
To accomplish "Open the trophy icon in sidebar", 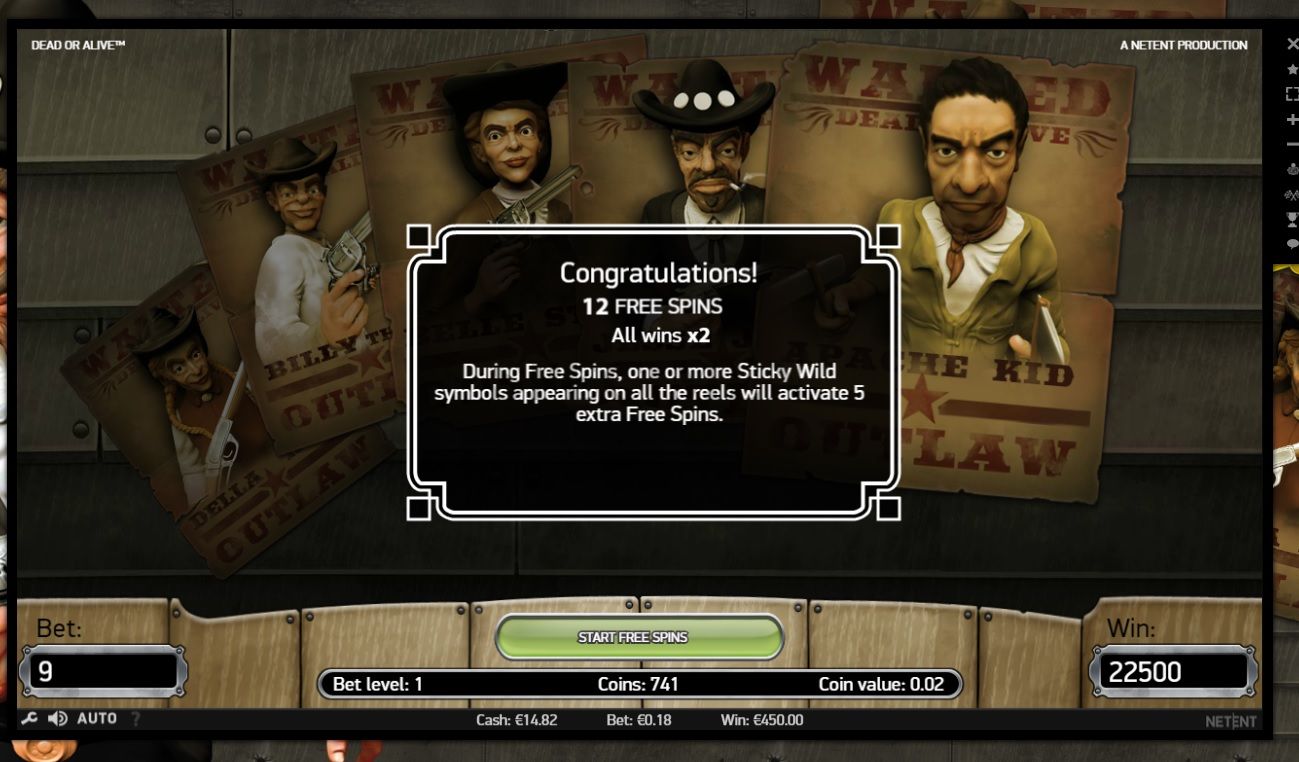I will [1292, 220].
